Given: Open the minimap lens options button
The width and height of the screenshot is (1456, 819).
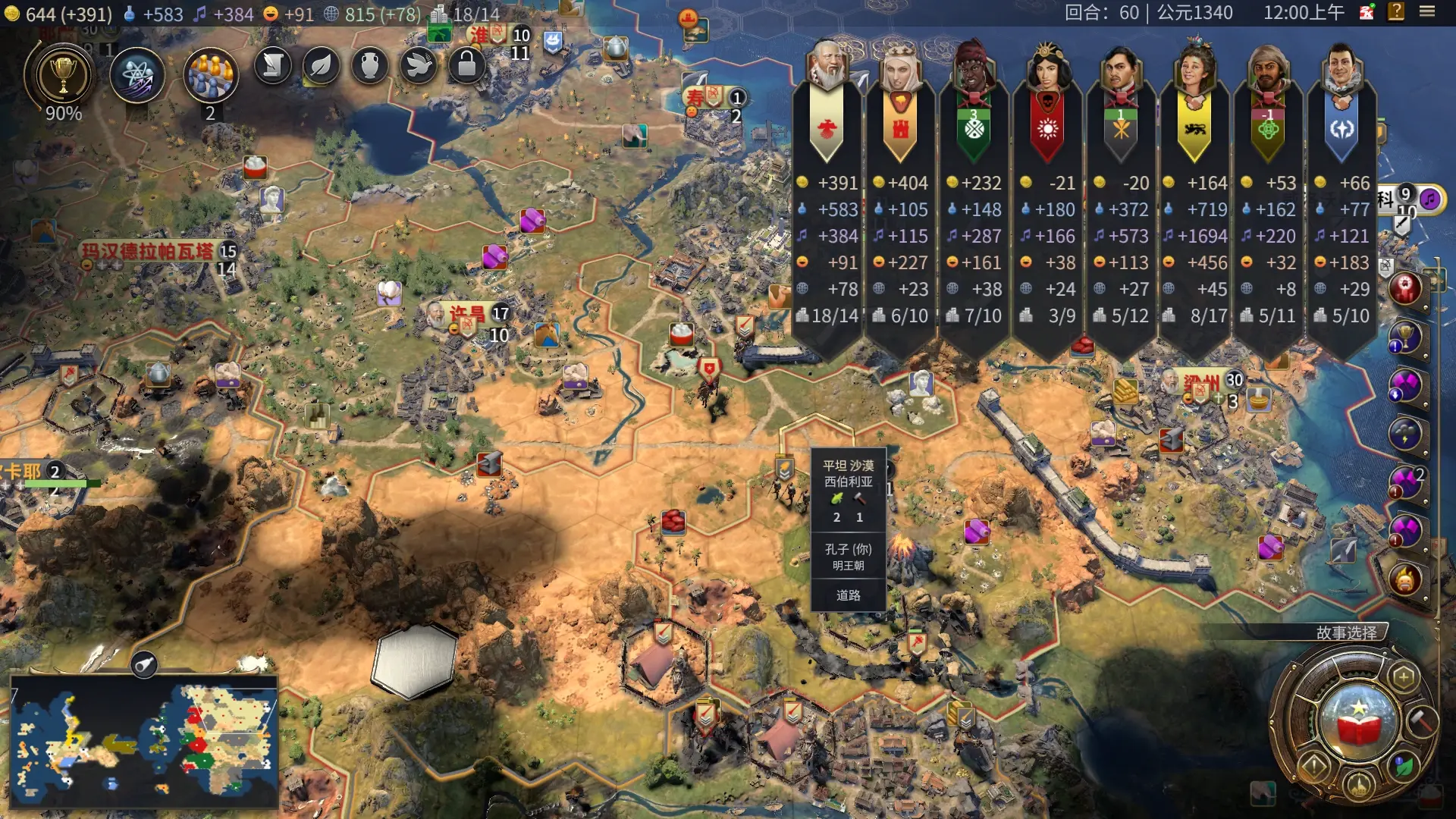Looking at the screenshot, I should point(144,665).
